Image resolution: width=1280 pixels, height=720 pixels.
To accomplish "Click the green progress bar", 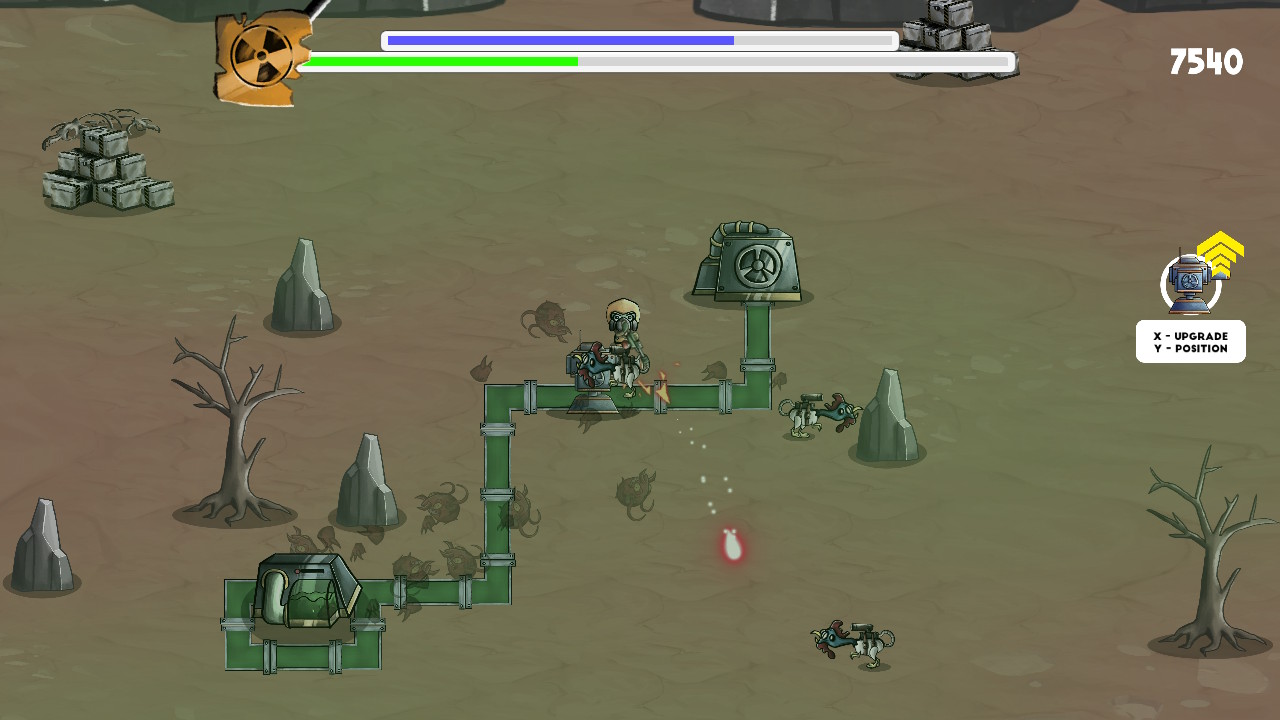I will (440, 61).
